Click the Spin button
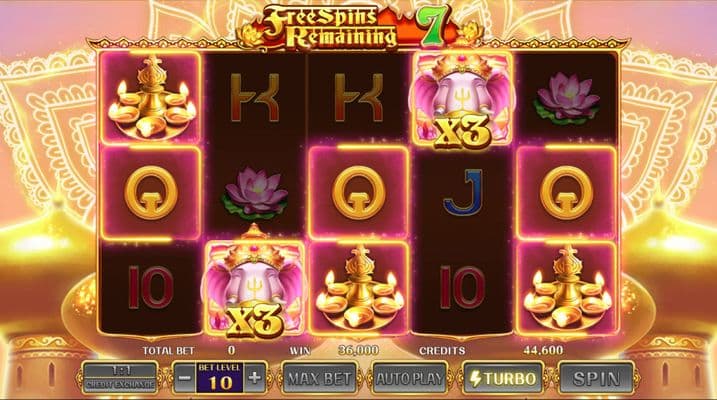The image size is (717, 400). pos(596,377)
